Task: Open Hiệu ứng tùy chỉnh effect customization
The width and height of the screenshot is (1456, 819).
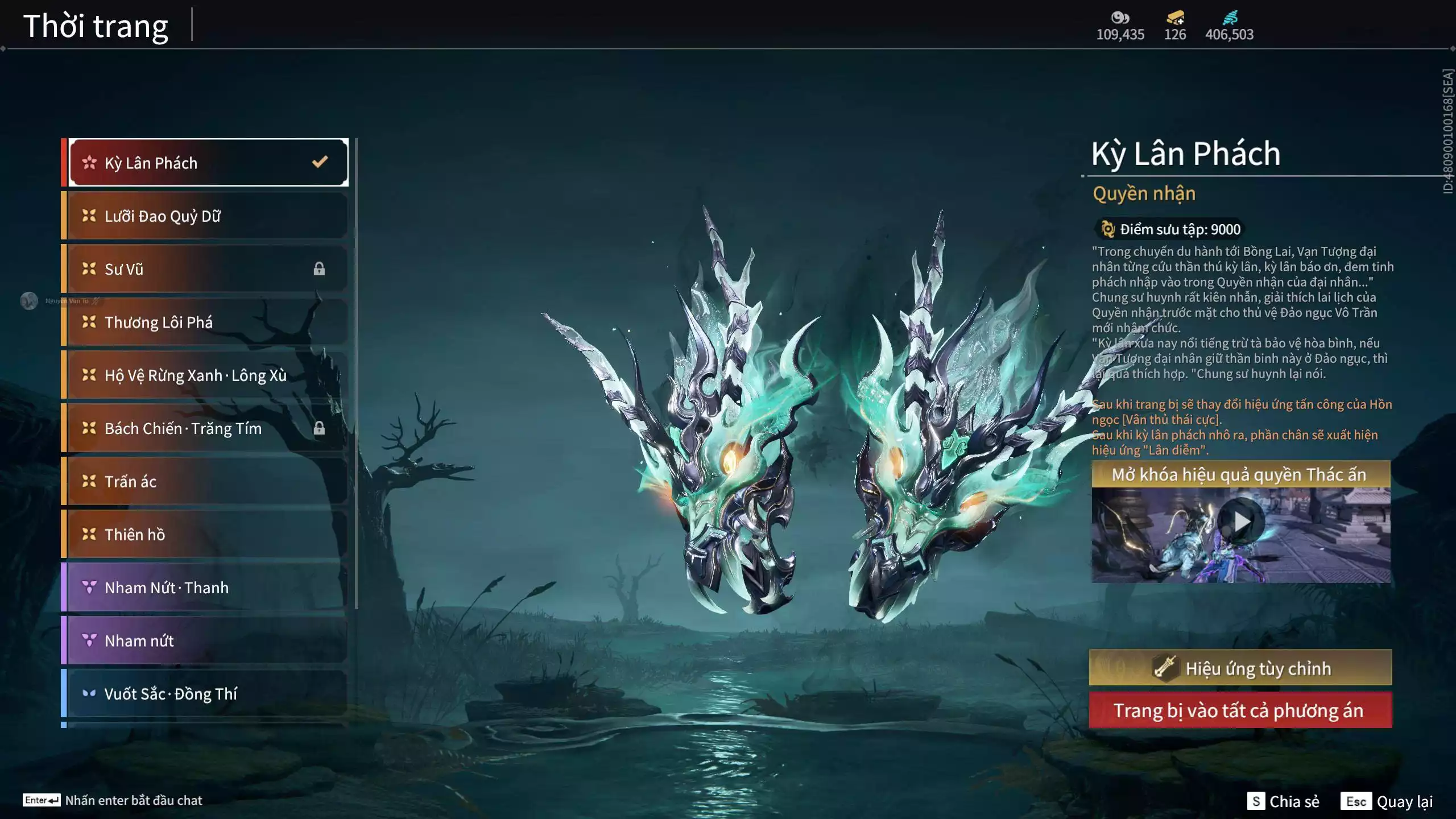Action: tap(1240, 668)
